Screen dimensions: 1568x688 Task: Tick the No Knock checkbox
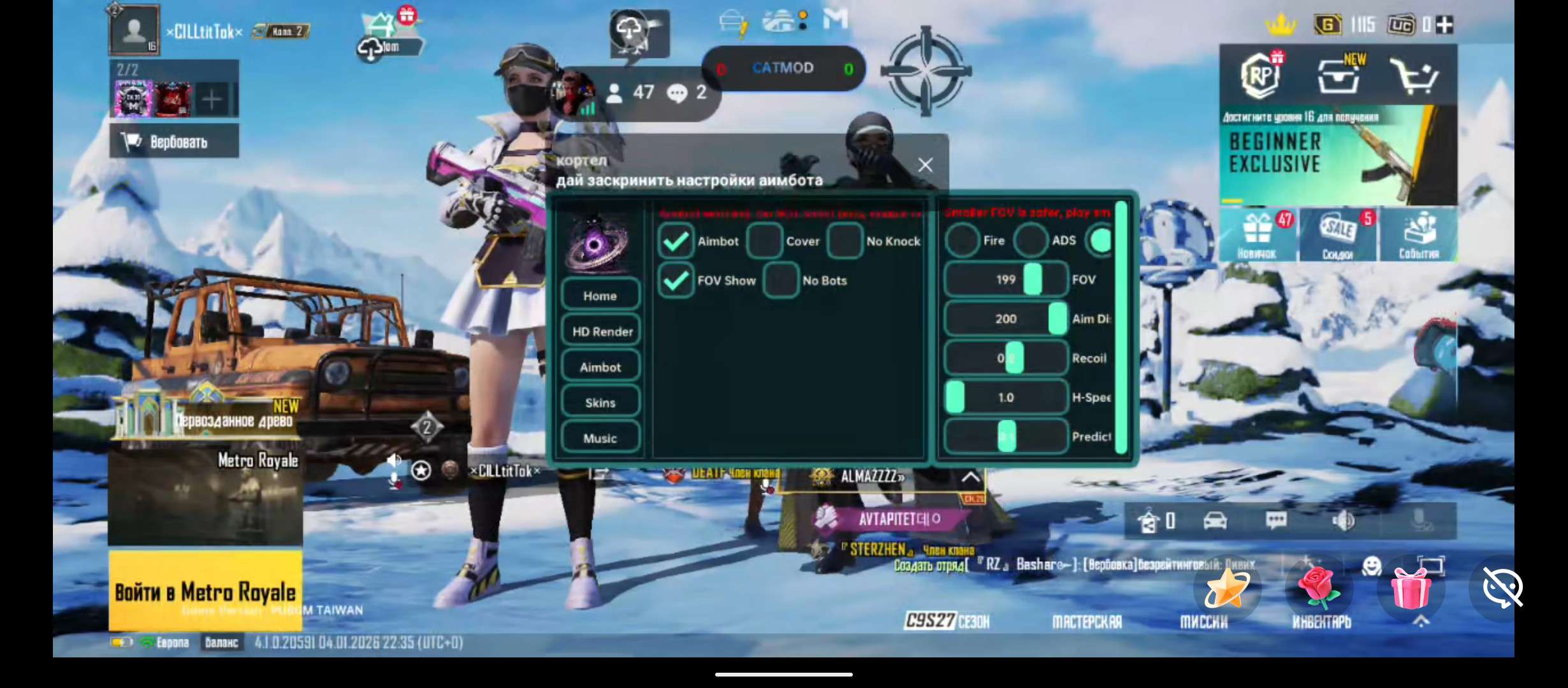tap(845, 241)
